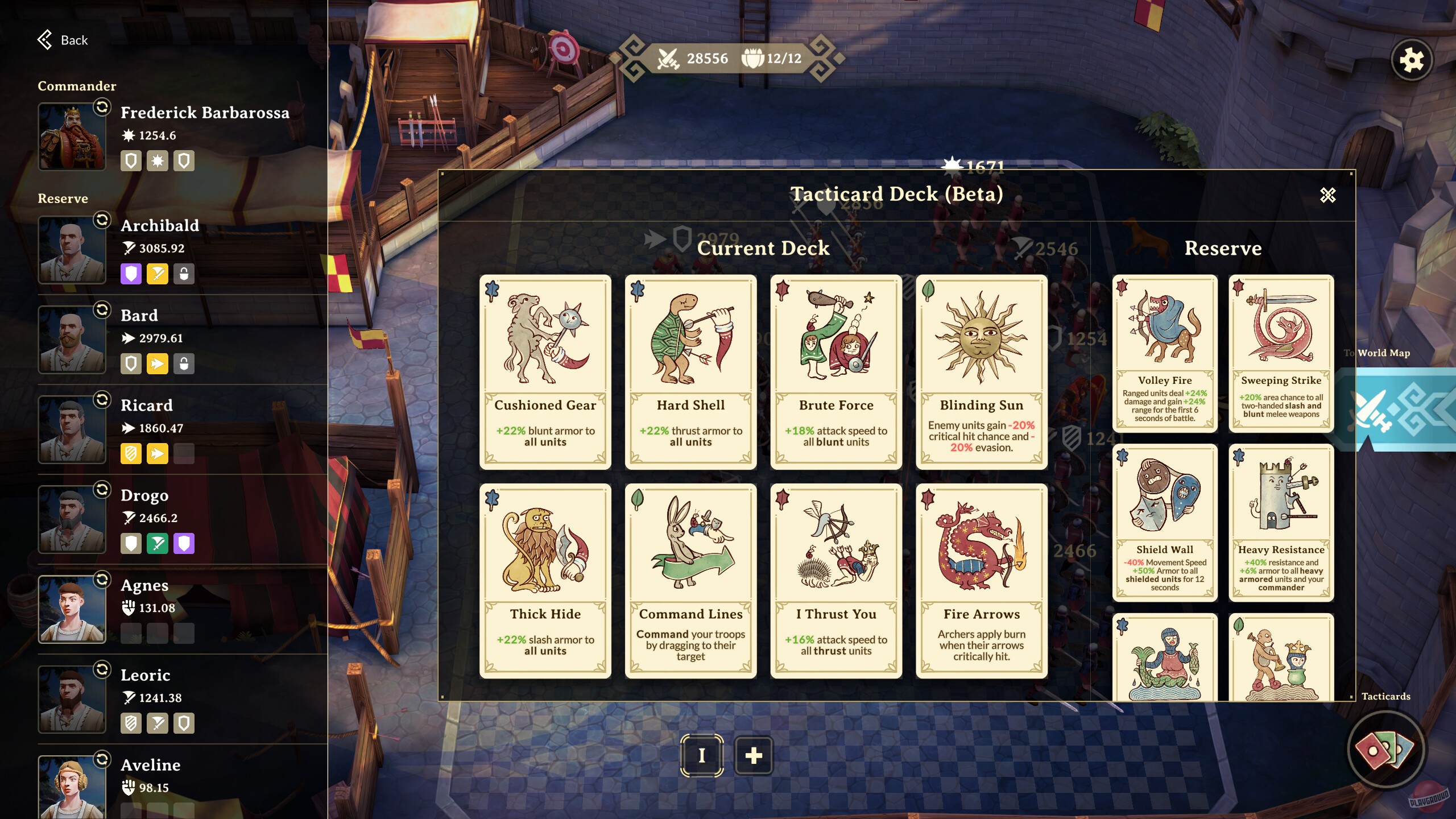Choose the Hard Shell card

point(690,371)
